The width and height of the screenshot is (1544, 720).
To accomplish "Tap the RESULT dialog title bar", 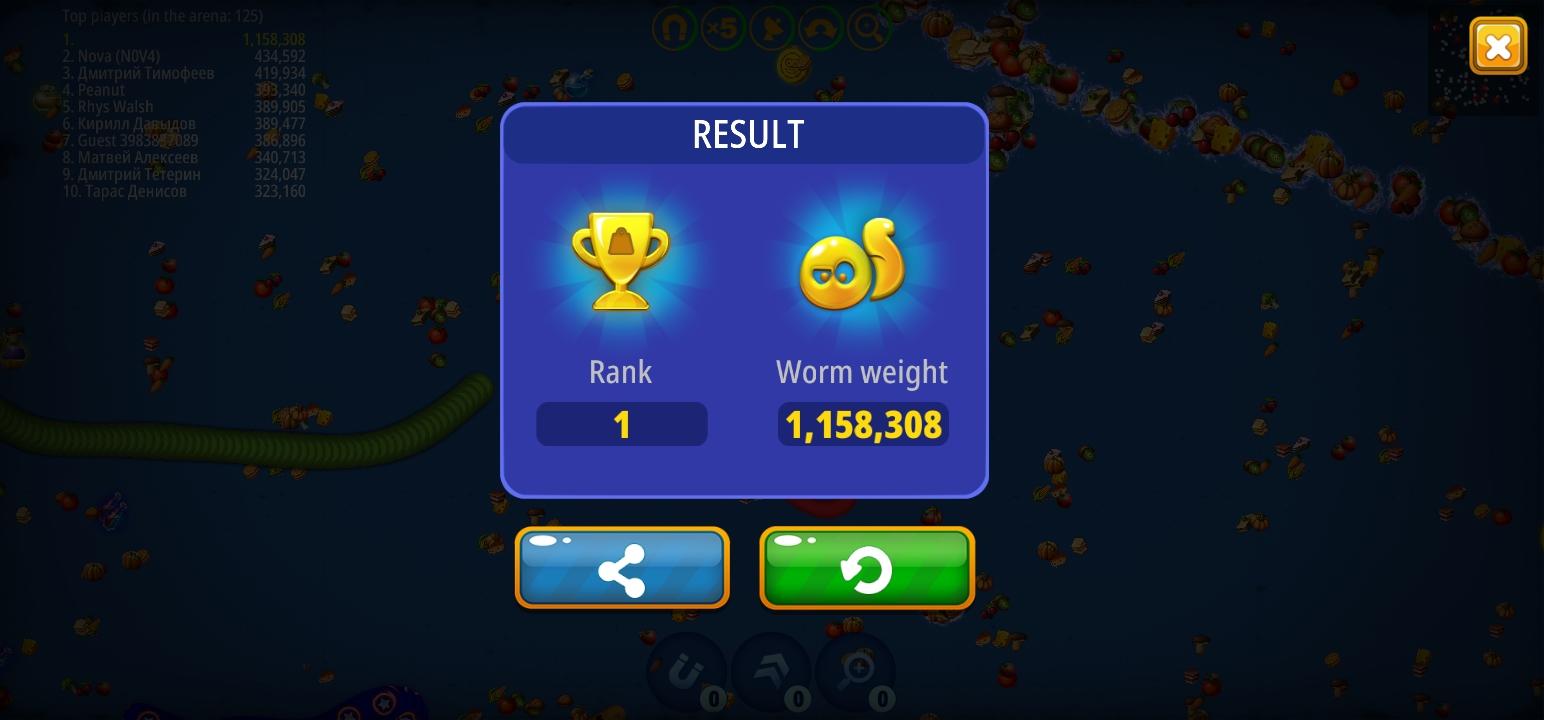I will 747,134.
